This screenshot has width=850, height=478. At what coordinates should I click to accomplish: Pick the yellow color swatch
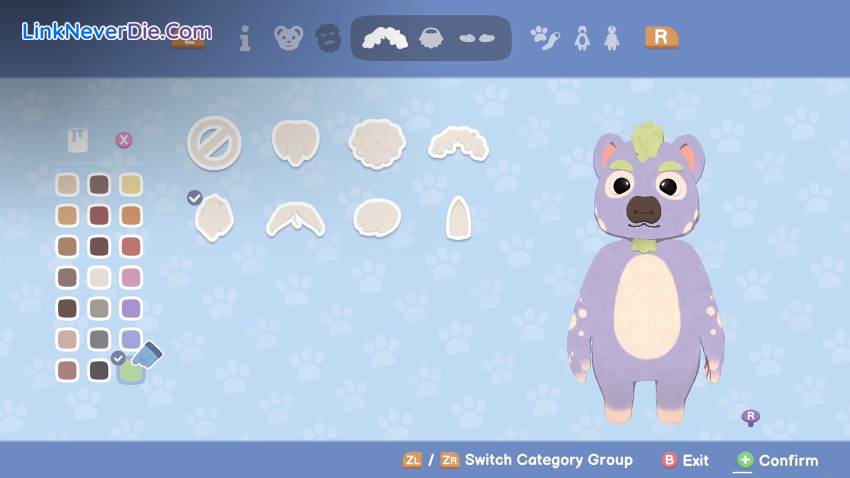pyautogui.click(x=130, y=184)
